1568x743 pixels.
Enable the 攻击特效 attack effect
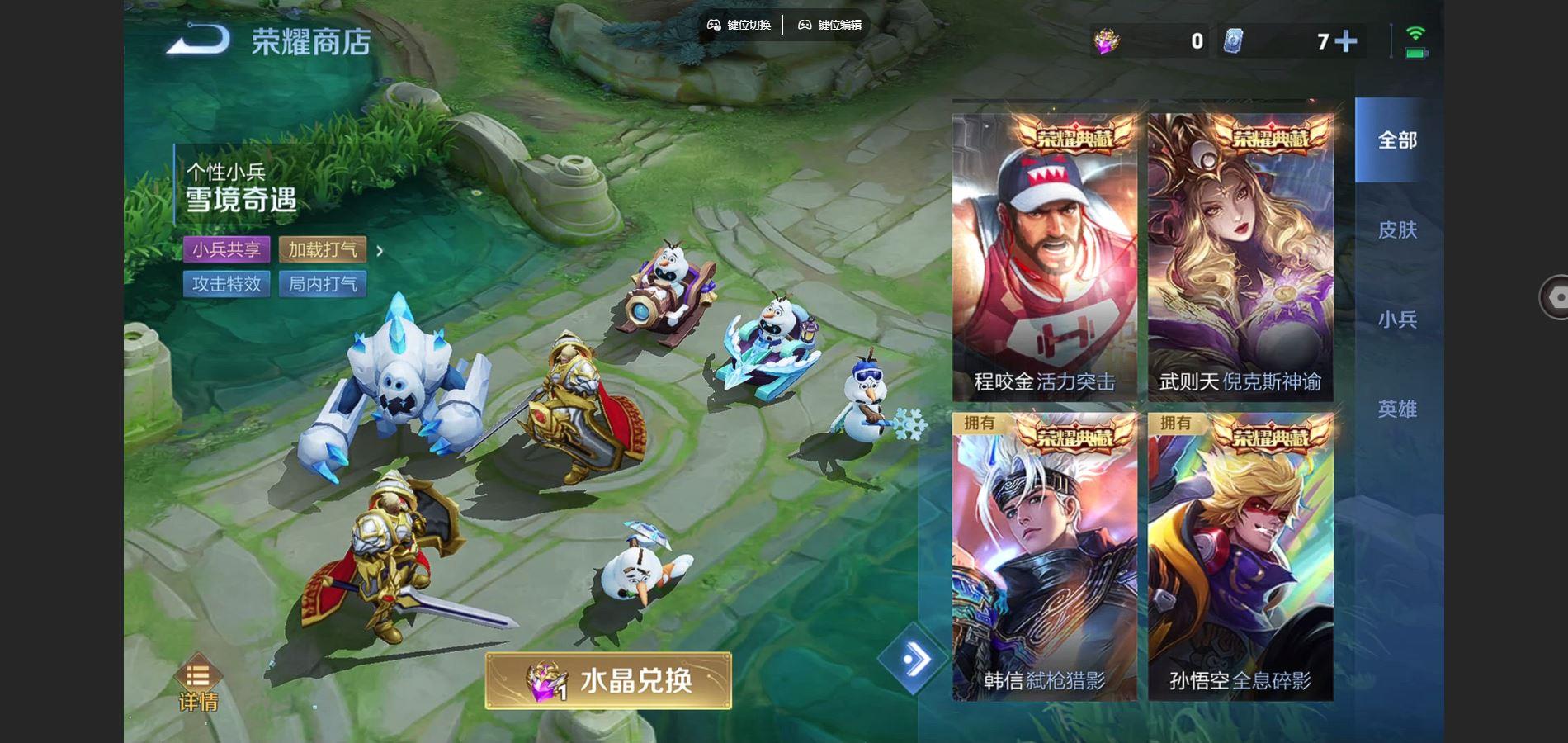click(x=225, y=284)
